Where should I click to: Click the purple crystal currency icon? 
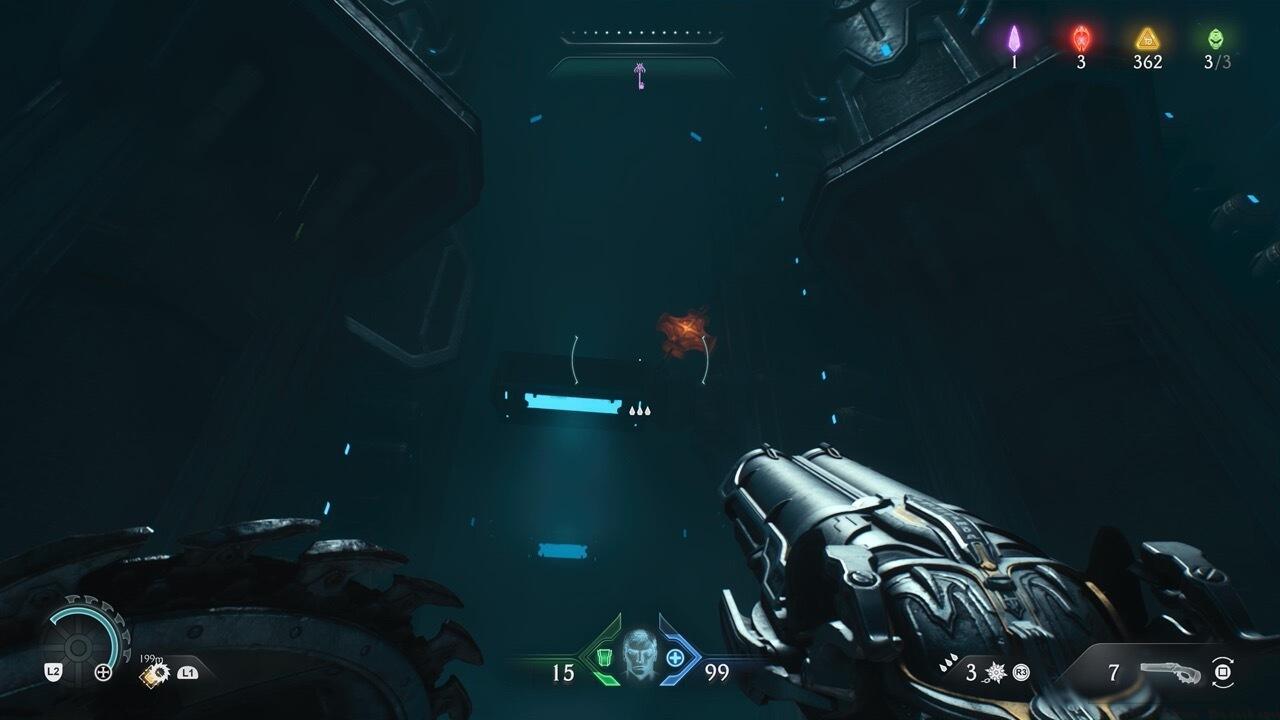coord(1014,38)
